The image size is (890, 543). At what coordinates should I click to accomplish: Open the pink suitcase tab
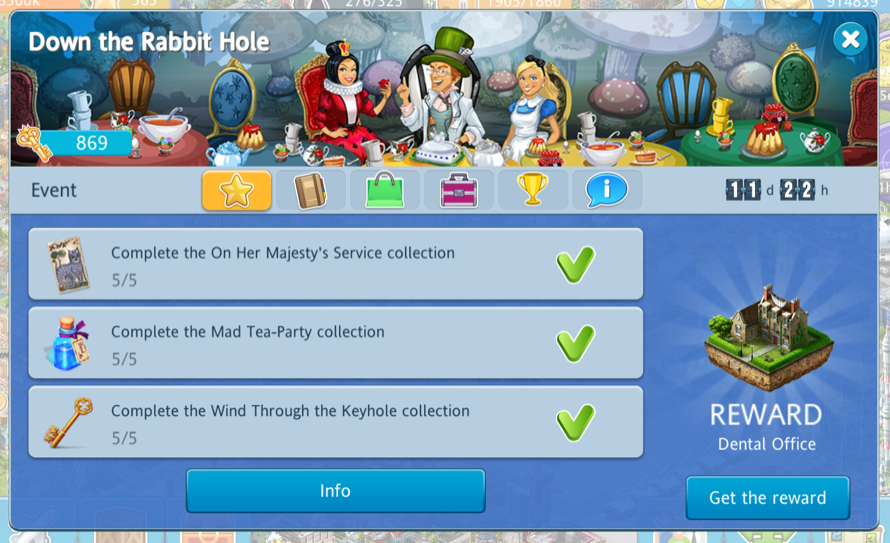(459, 190)
